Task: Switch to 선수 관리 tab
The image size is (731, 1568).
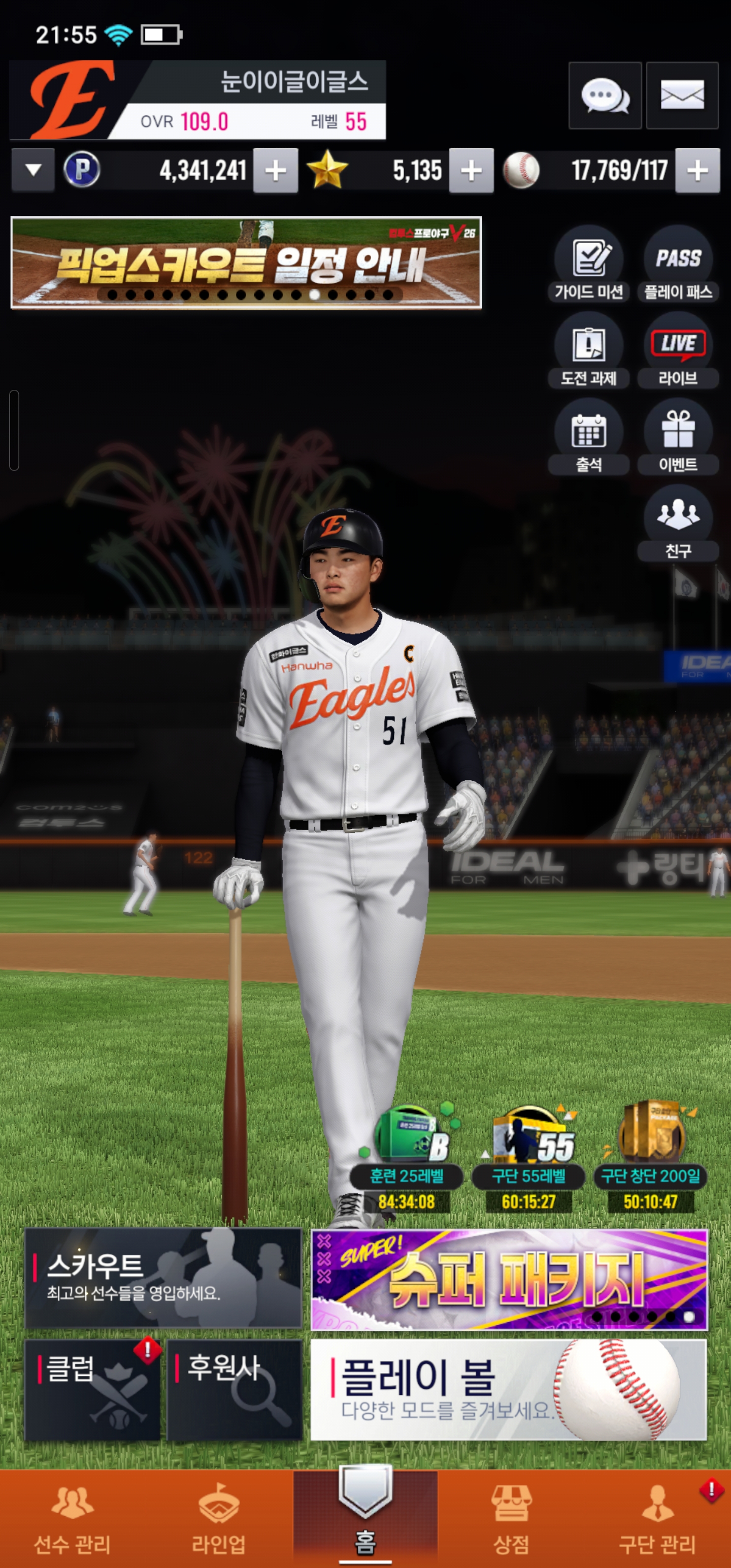Action: [73, 1519]
